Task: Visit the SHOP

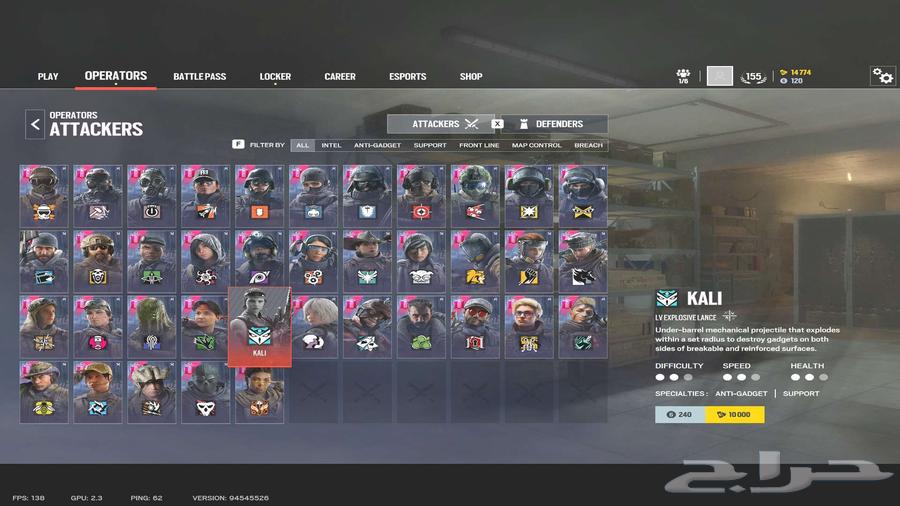Action: (471, 76)
